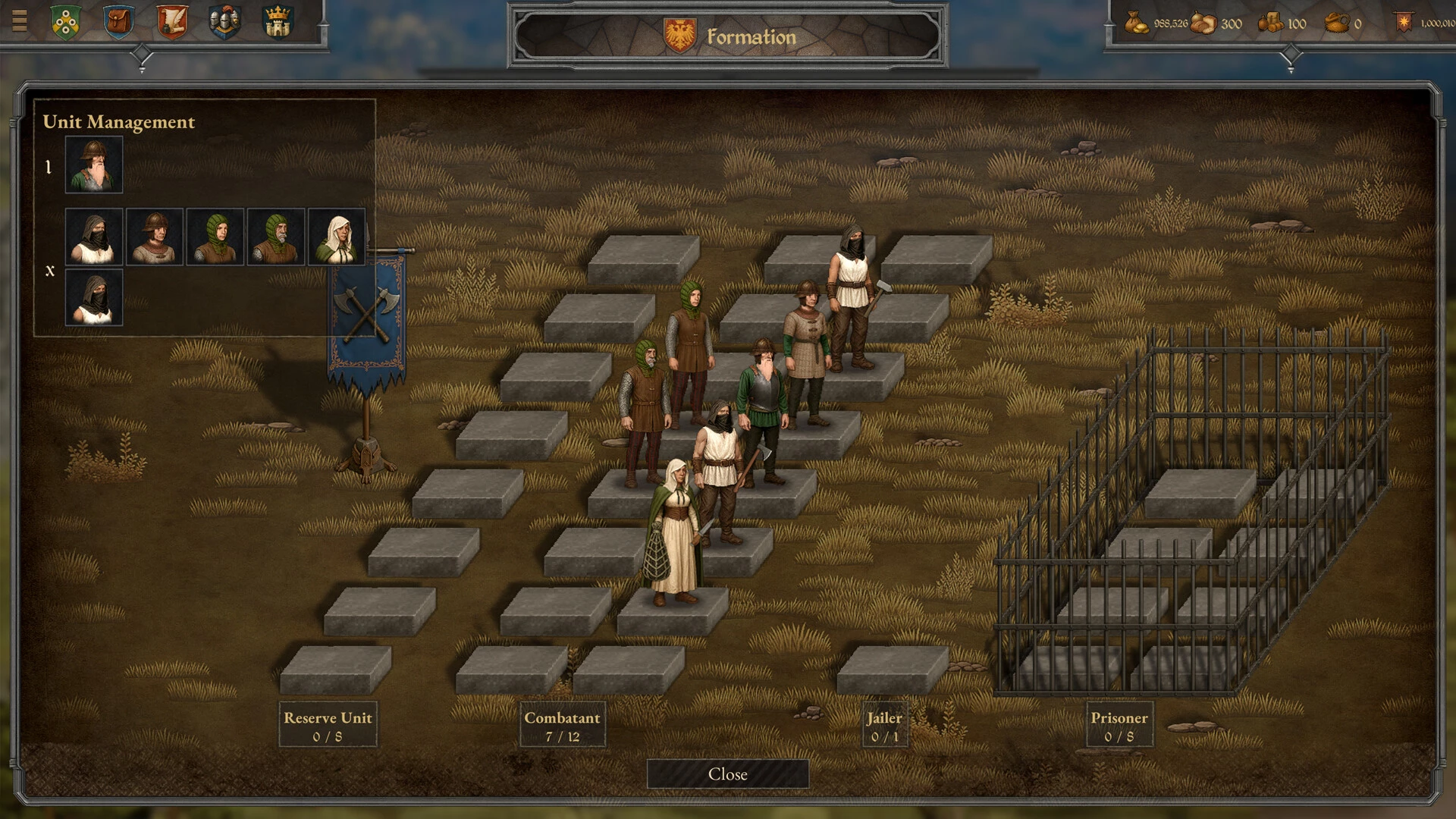This screenshot has width=1456, height=819.
Task: Select the white-bearded helmeted portrait in row 1
Action: click(94, 165)
